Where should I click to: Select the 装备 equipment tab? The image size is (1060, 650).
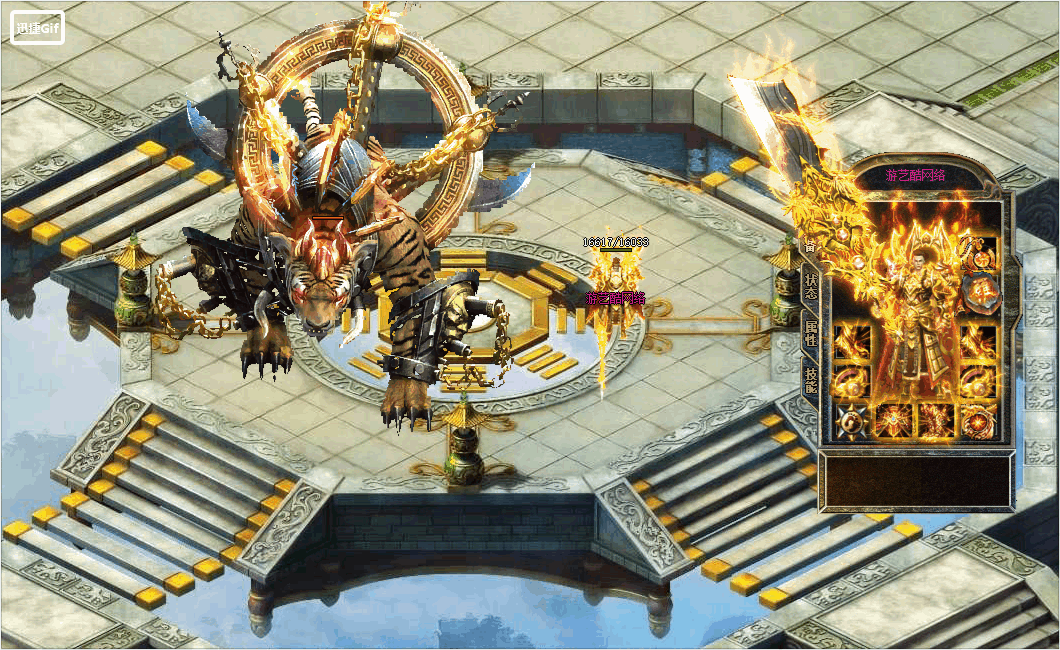click(x=809, y=246)
